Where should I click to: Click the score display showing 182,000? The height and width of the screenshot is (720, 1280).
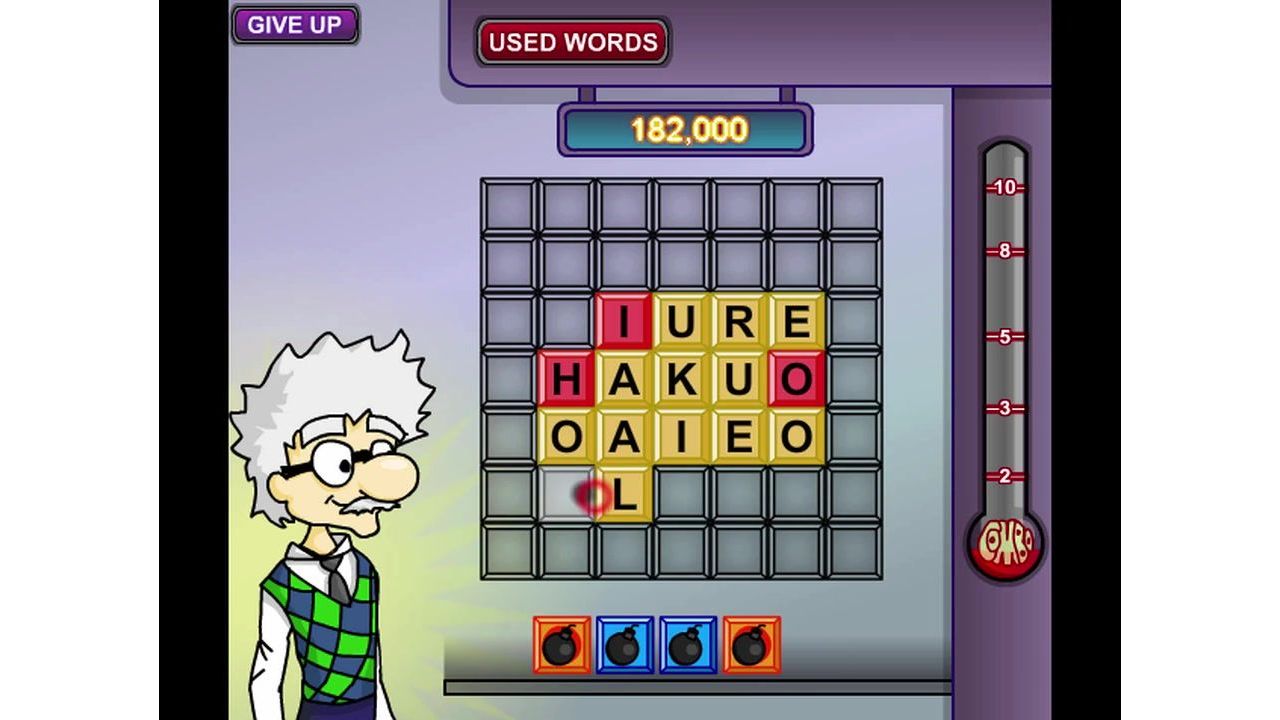(x=686, y=127)
